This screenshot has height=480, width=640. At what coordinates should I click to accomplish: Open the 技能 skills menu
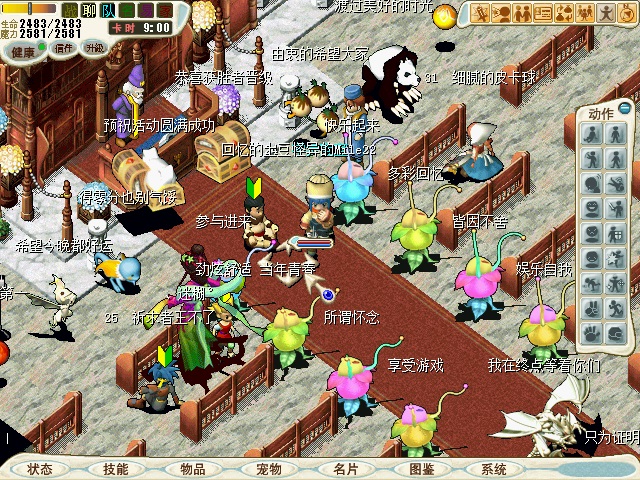pyautogui.click(x=116, y=468)
